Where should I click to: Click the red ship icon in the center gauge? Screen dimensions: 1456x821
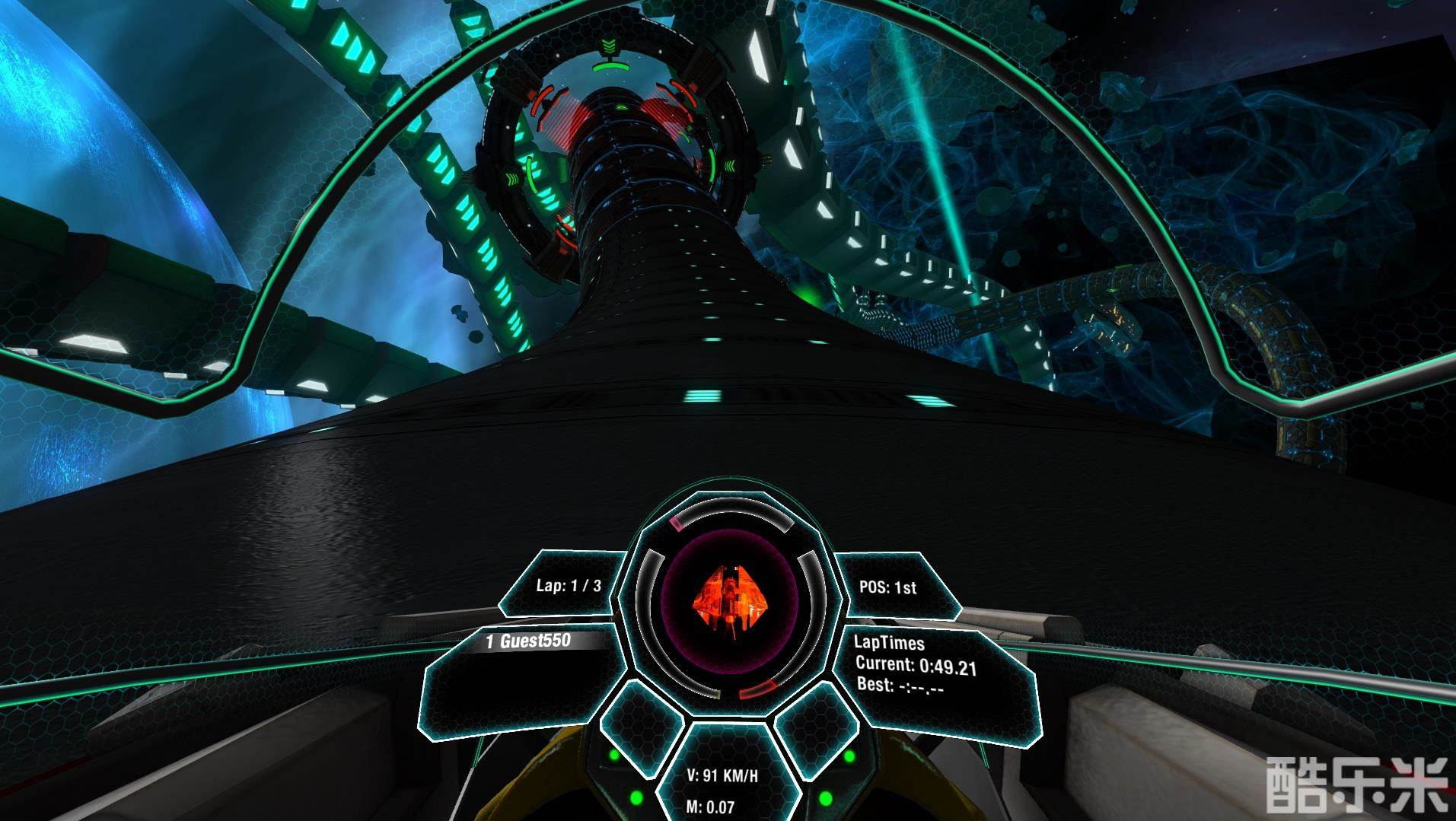[728, 599]
